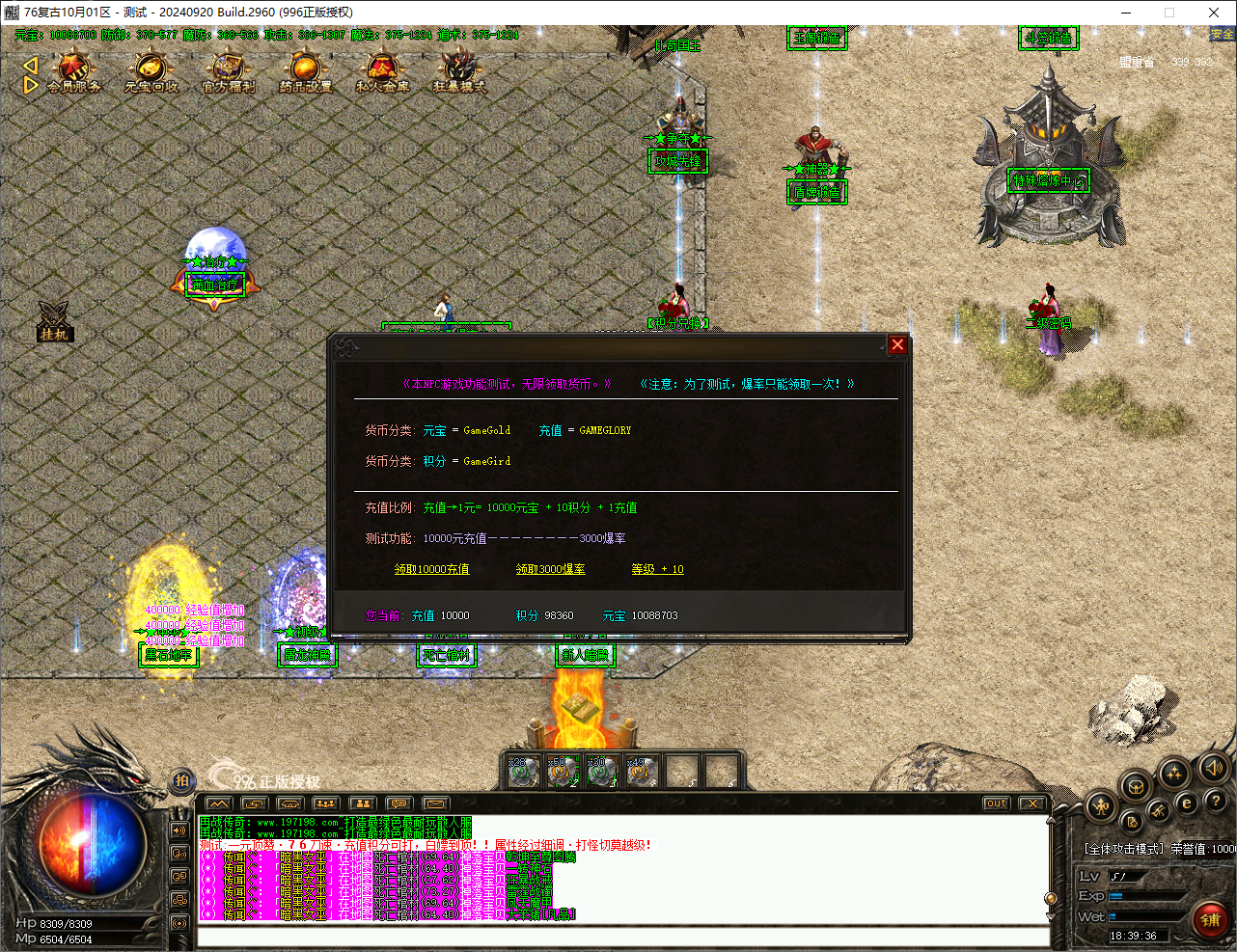Click inside the chat input field

618,934
